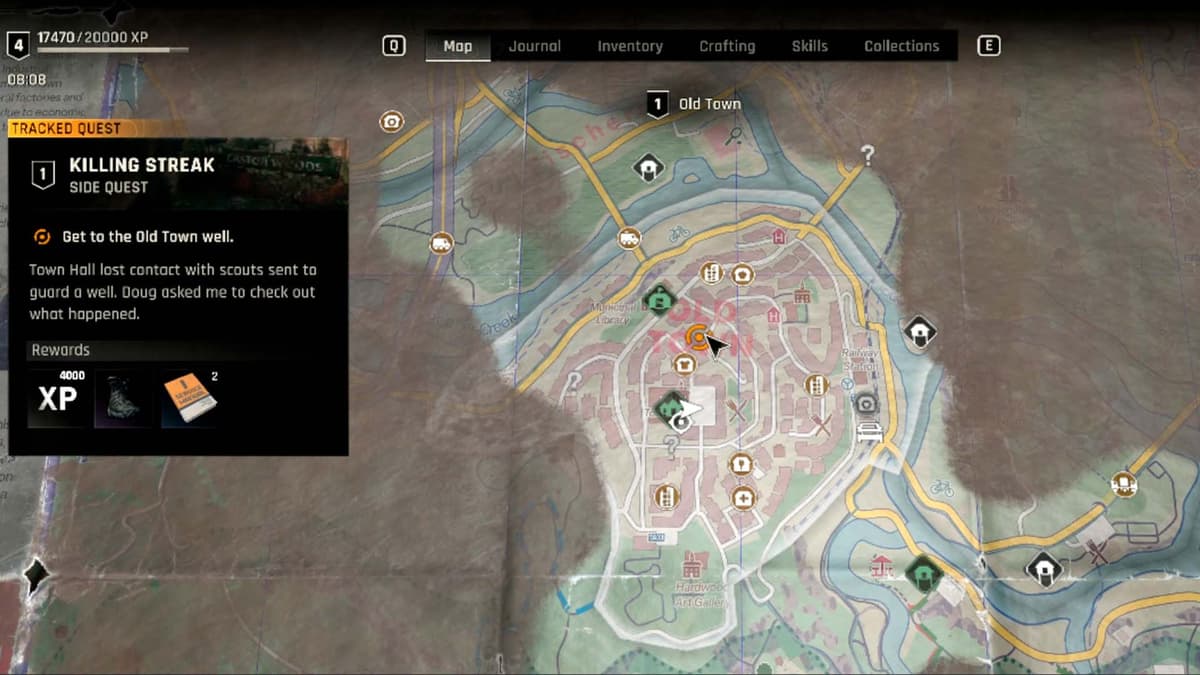Select the medical cross marker on map
1200x675 pixels.
pyautogui.click(x=742, y=497)
